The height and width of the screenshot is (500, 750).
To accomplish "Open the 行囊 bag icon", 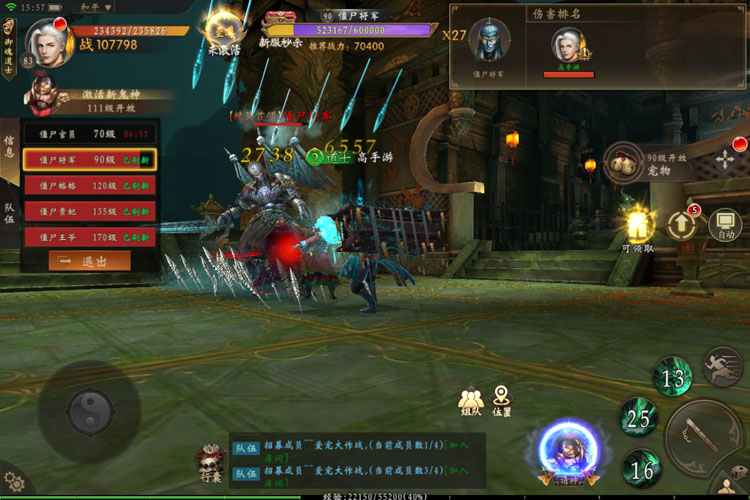I will coord(211,462).
